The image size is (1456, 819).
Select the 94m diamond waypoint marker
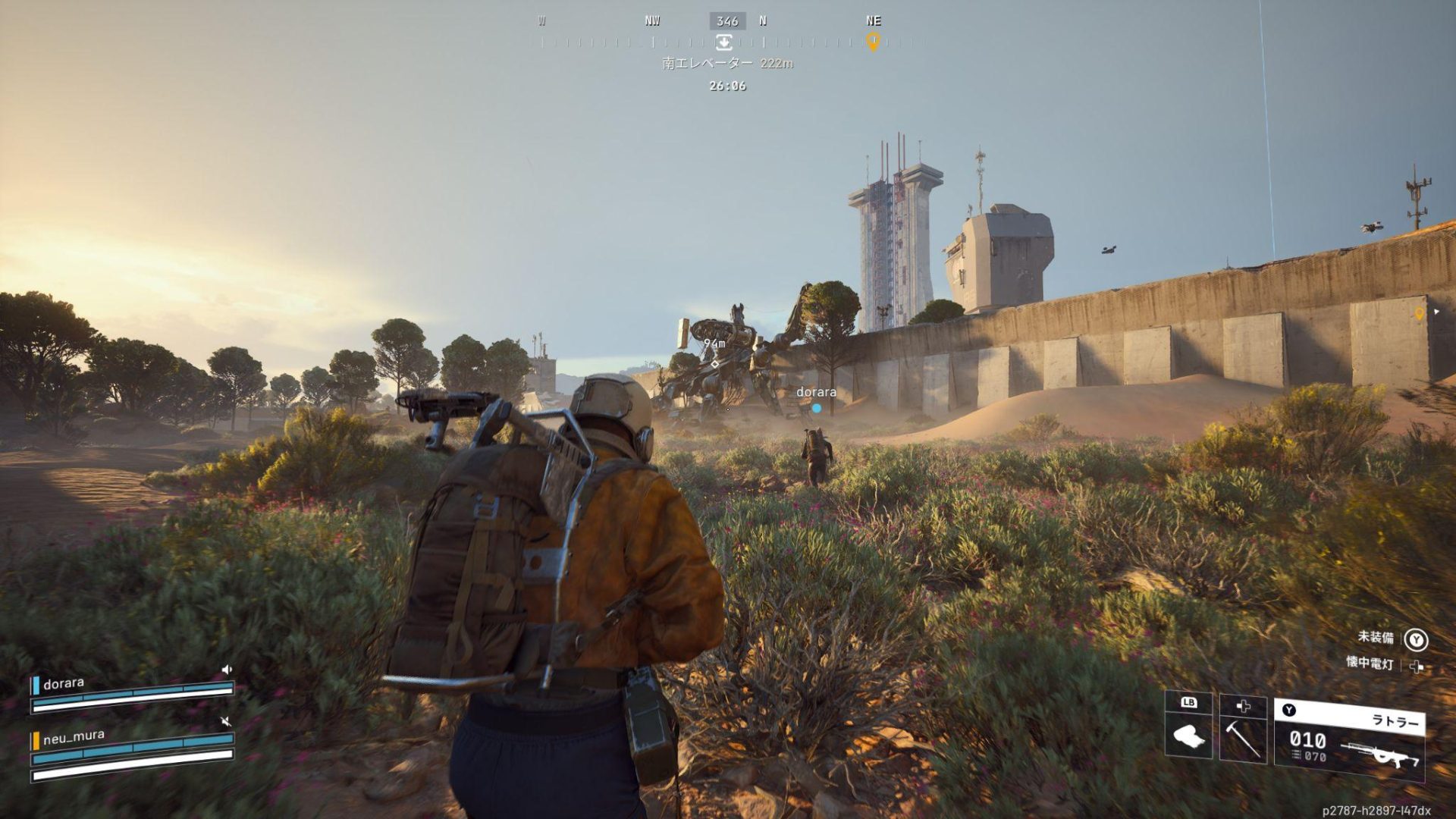coord(714,364)
